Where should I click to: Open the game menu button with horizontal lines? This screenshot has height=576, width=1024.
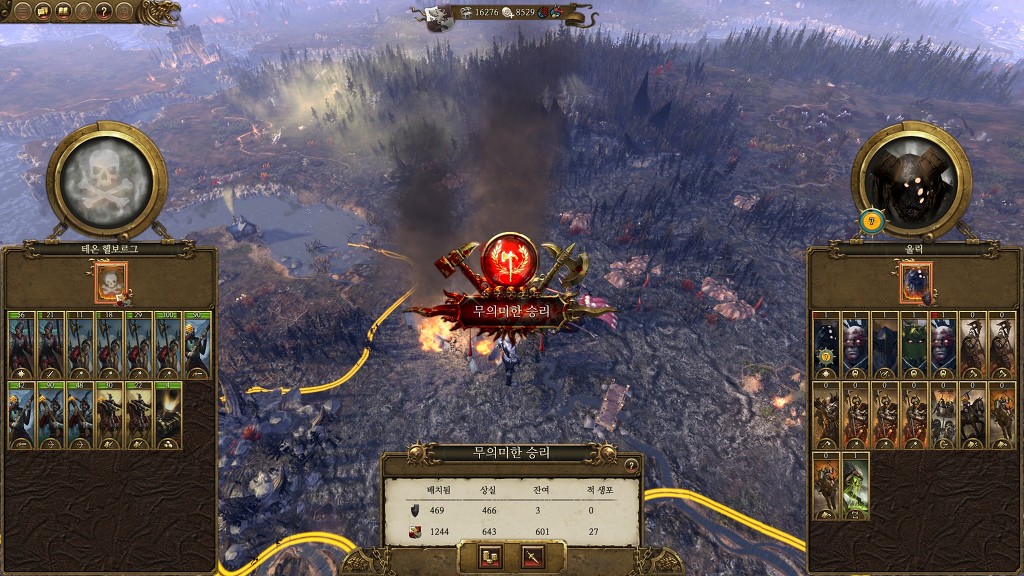[21, 12]
